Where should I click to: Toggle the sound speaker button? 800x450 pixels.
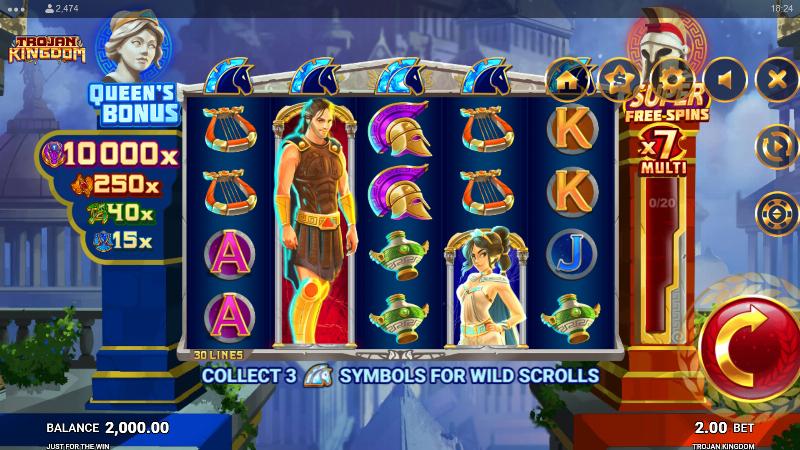(x=725, y=78)
